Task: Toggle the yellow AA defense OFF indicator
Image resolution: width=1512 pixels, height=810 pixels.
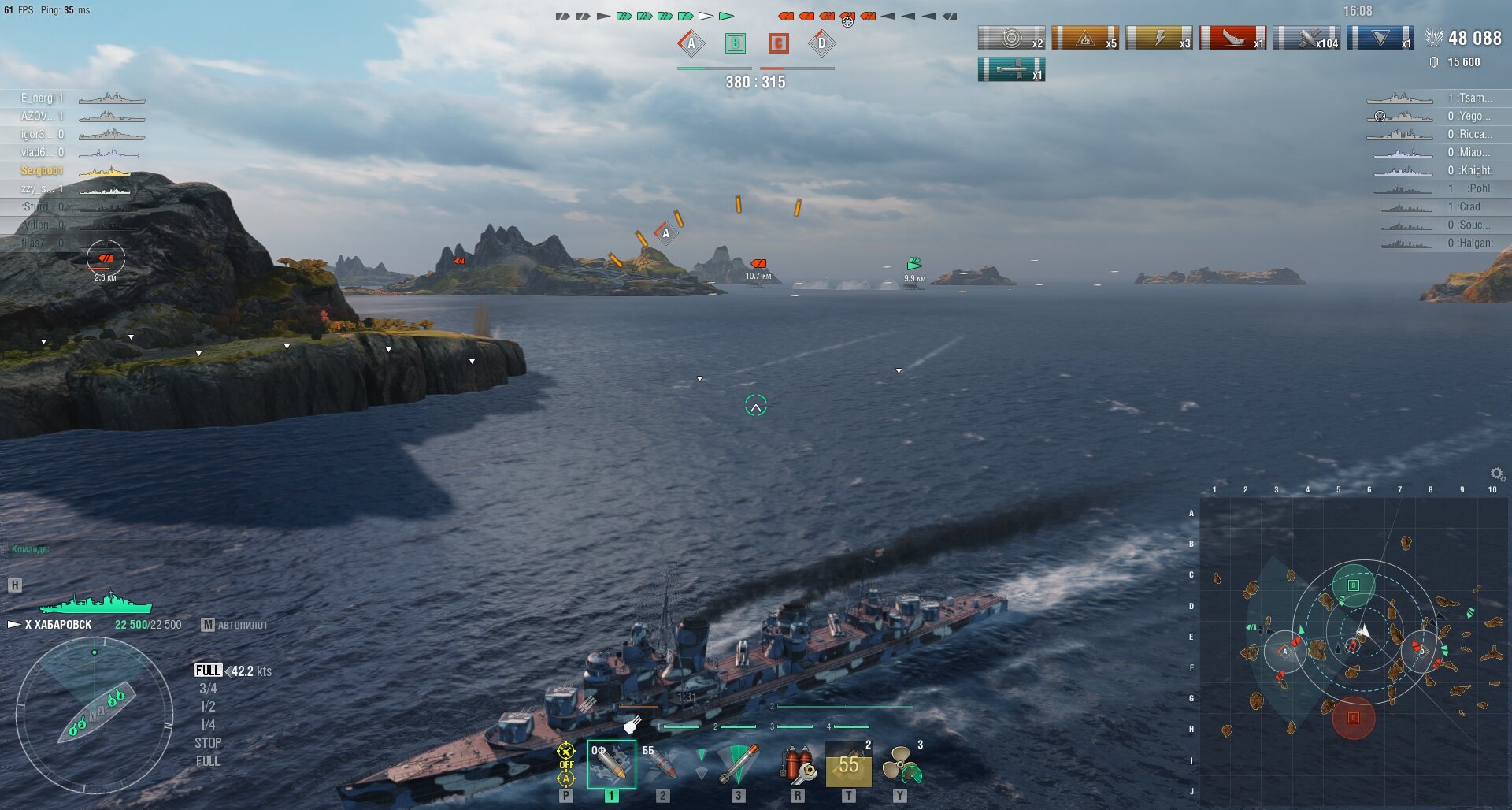Action: pyautogui.click(x=566, y=764)
